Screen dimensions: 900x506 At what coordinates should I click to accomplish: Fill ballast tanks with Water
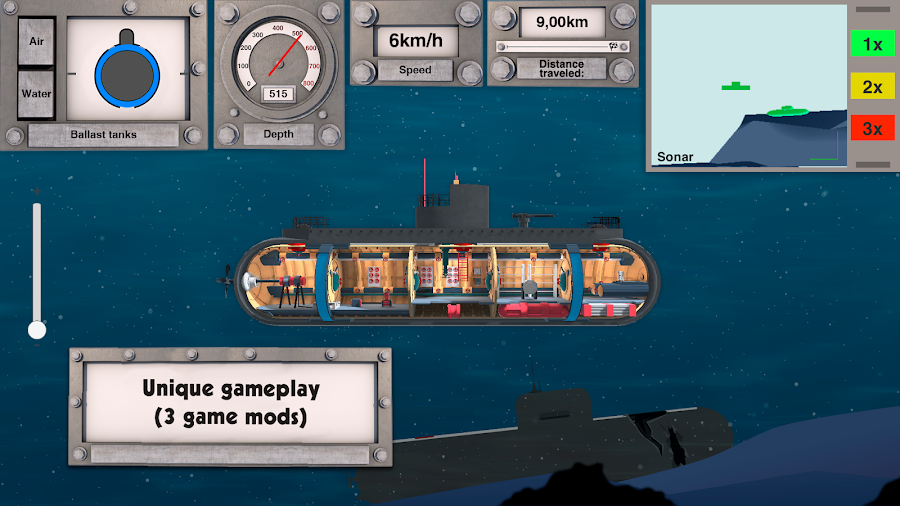(x=37, y=94)
